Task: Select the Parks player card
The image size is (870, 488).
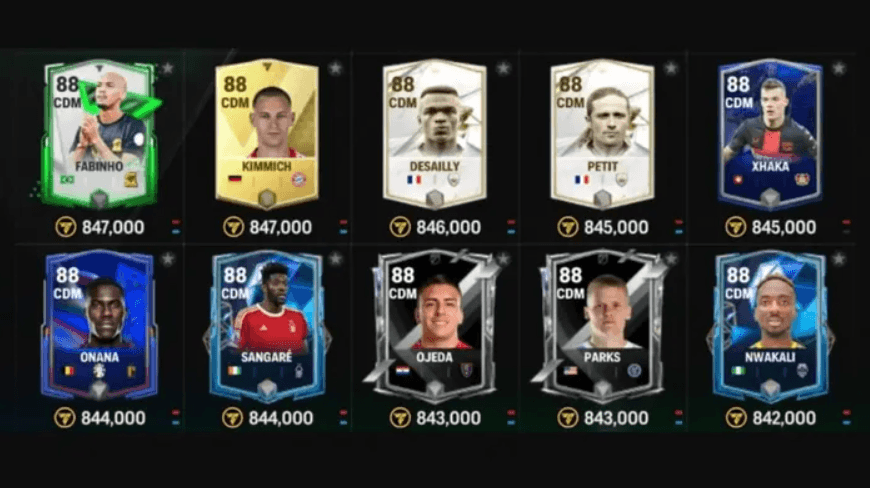Action: coord(602,325)
